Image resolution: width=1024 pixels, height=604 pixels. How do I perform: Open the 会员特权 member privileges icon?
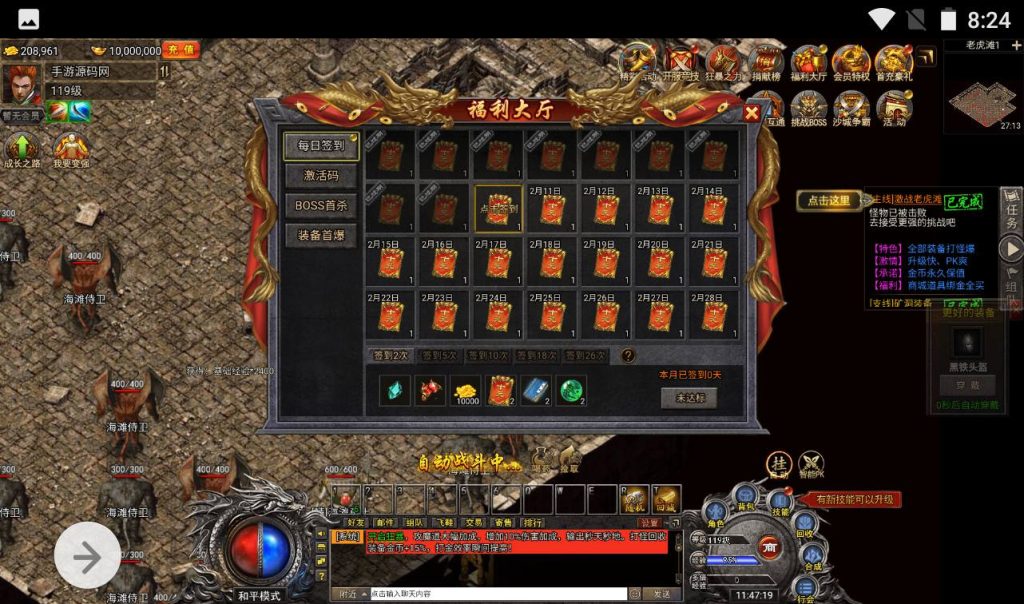(x=850, y=63)
